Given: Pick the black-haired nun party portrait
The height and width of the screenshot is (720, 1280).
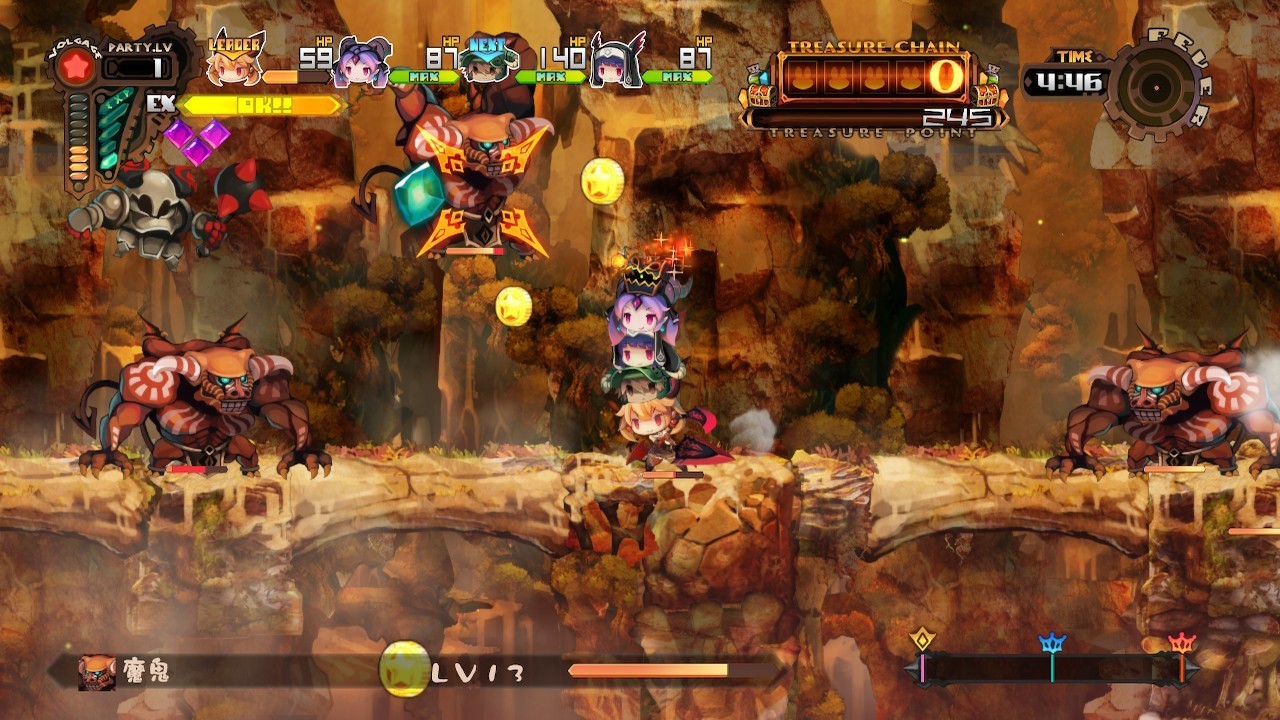Looking at the screenshot, I should pos(614,62).
